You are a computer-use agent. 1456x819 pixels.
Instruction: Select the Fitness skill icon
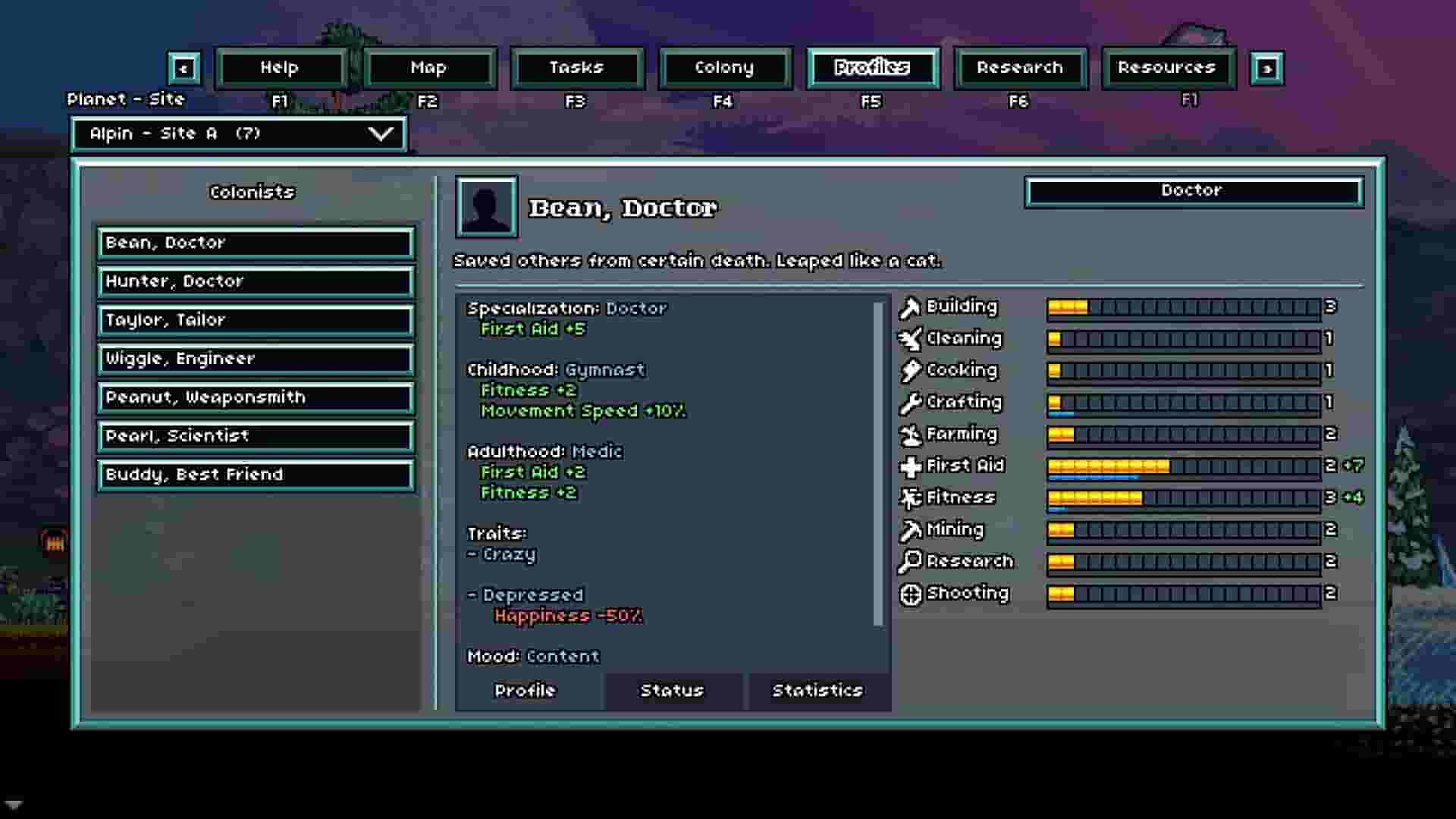coord(909,497)
